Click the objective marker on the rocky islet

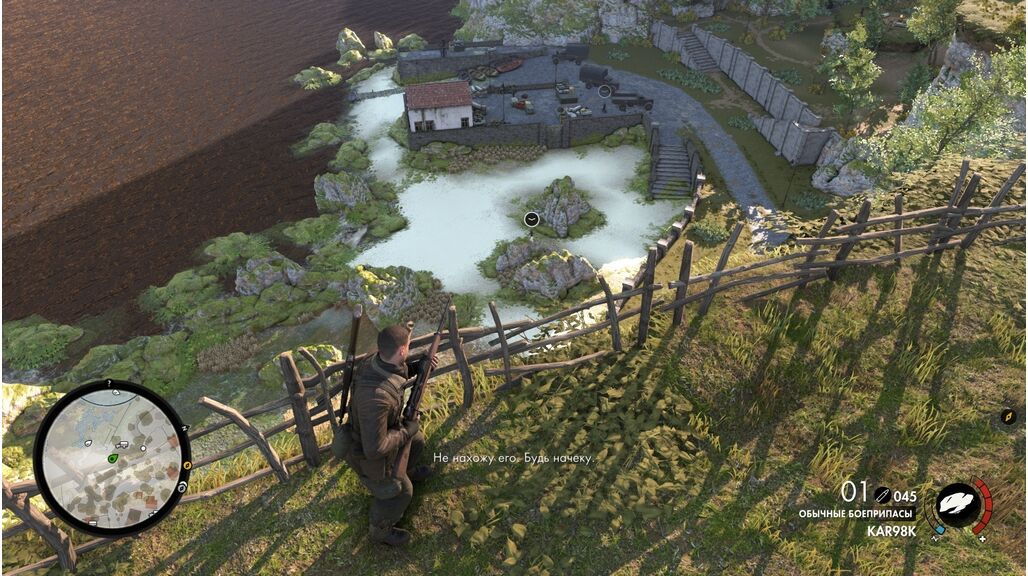point(532,219)
